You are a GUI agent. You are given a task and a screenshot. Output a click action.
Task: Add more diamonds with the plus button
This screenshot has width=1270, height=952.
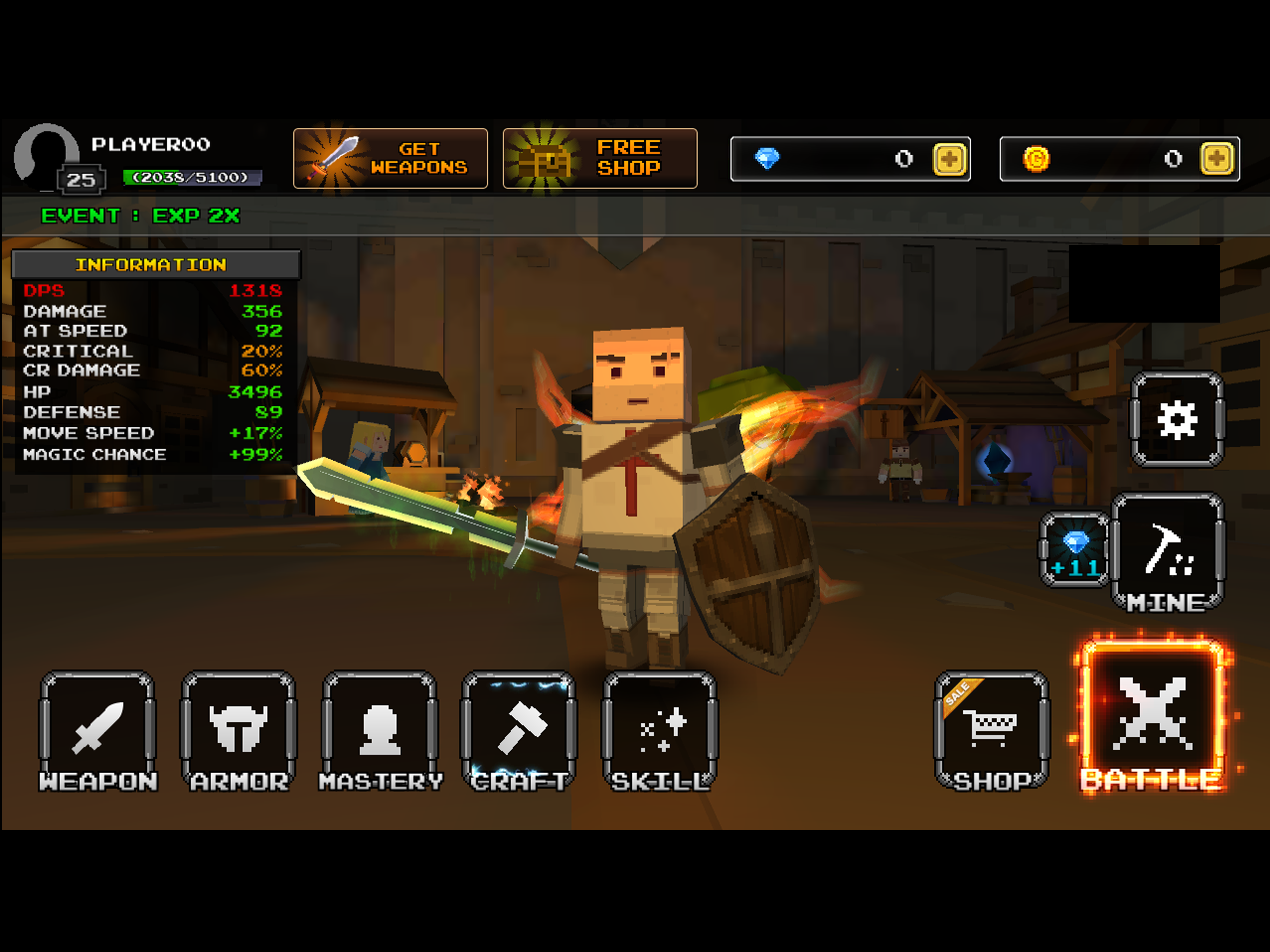pyautogui.click(x=950, y=159)
